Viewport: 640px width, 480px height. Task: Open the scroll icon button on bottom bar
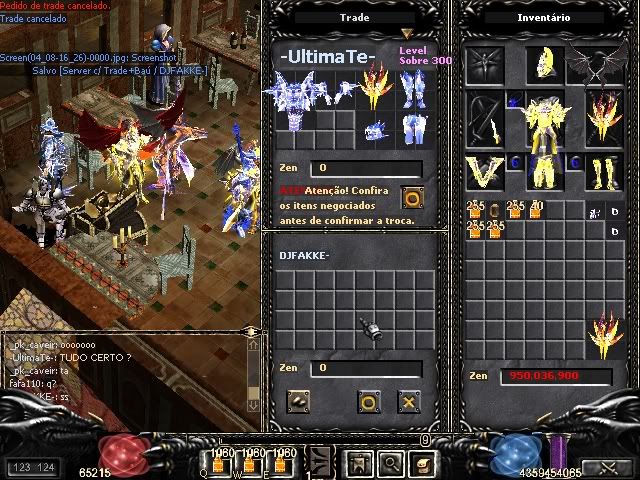424,463
